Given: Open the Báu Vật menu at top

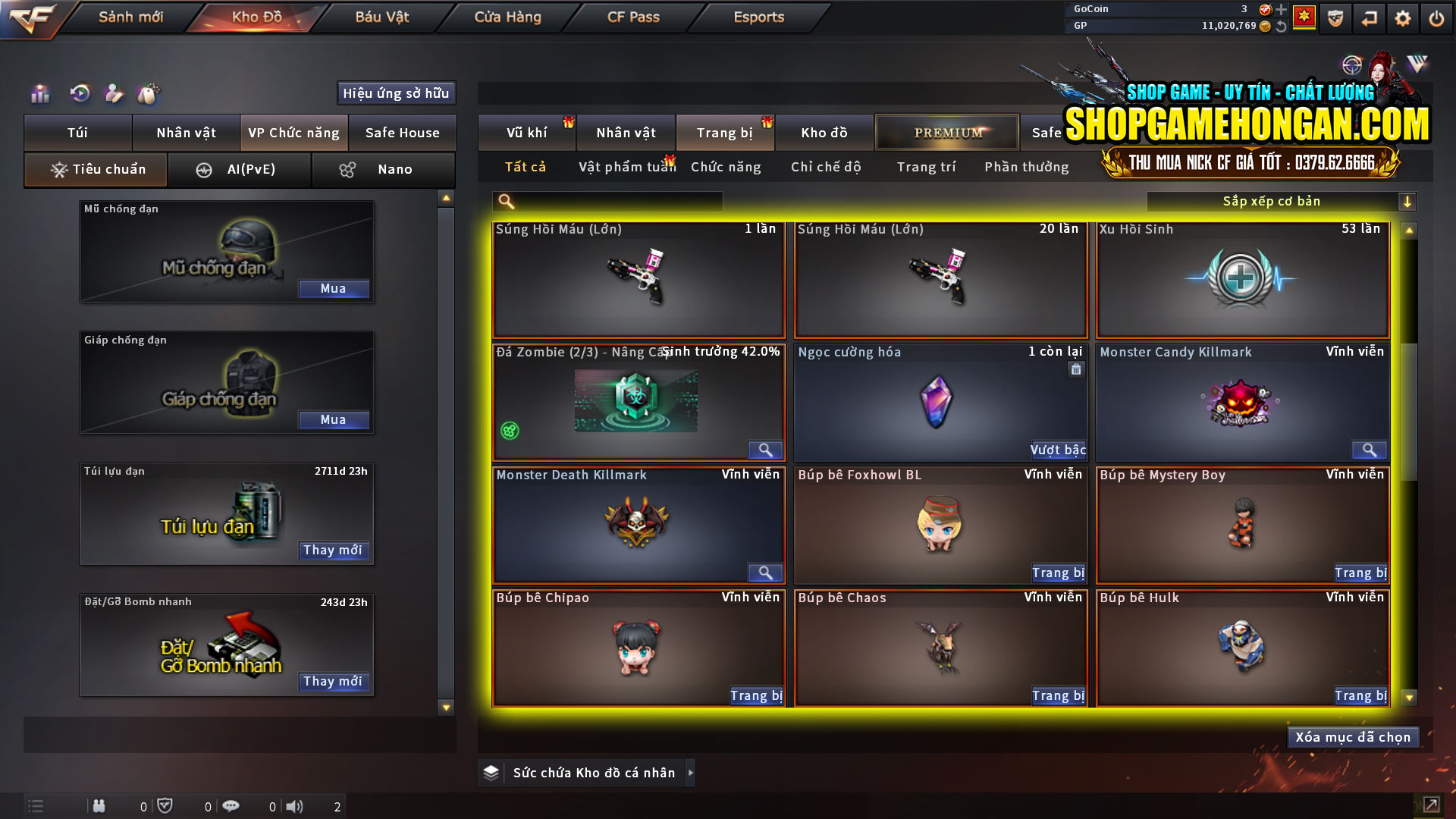Looking at the screenshot, I should [380, 17].
